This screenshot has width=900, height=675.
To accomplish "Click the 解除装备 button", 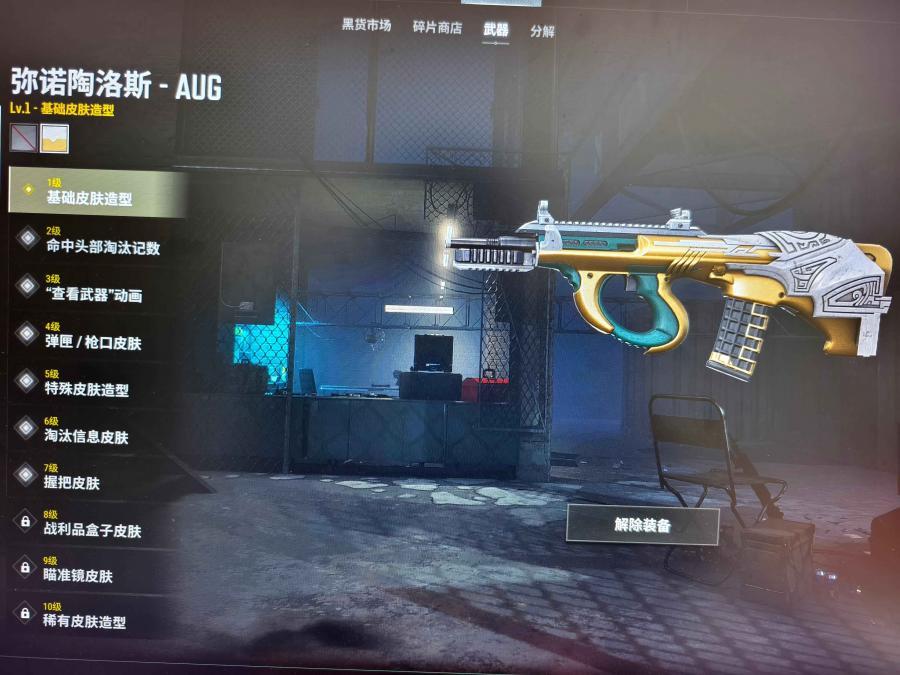I will click(642, 525).
